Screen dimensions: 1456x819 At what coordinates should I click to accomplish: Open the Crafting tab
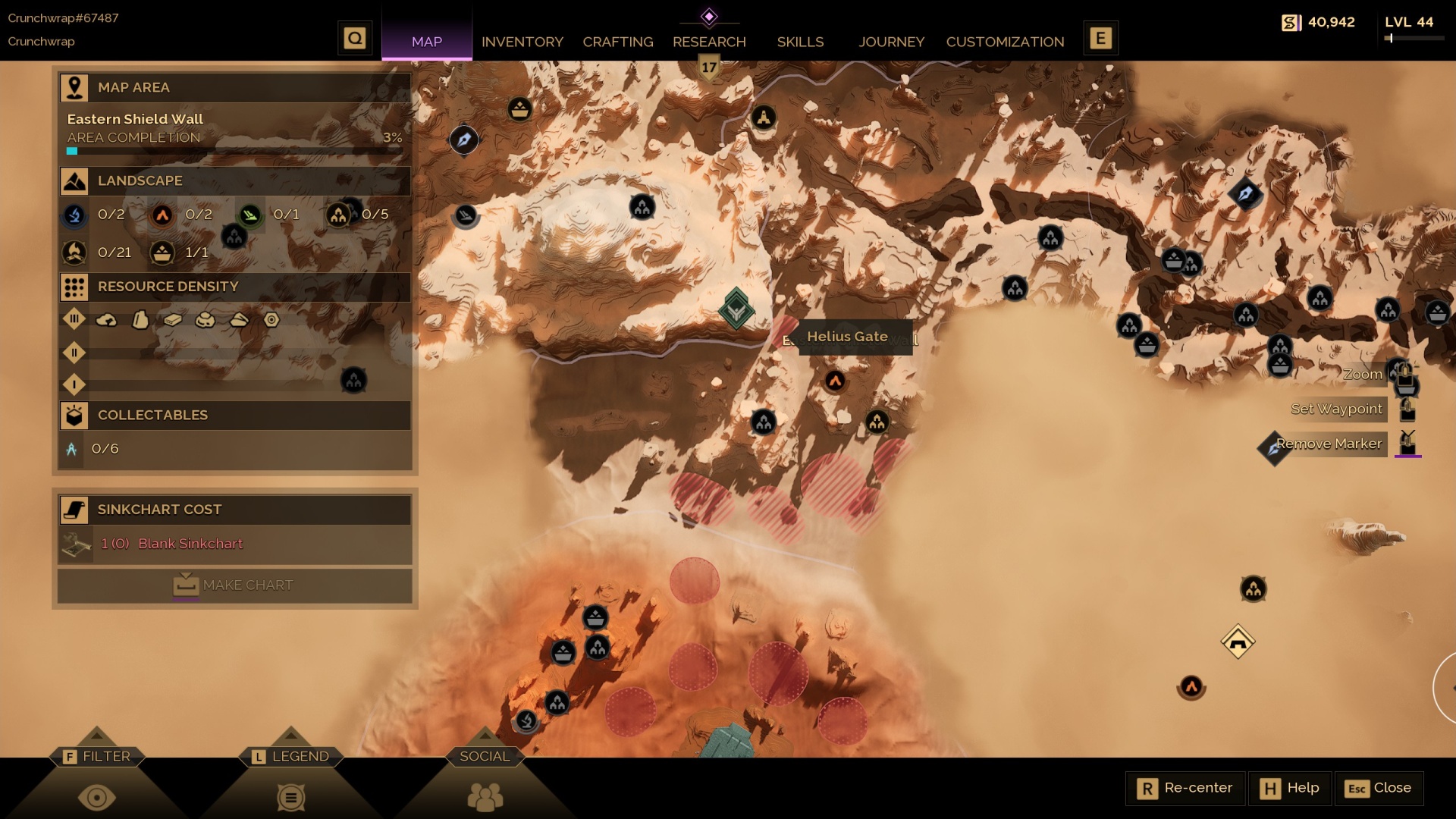[617, 42]
